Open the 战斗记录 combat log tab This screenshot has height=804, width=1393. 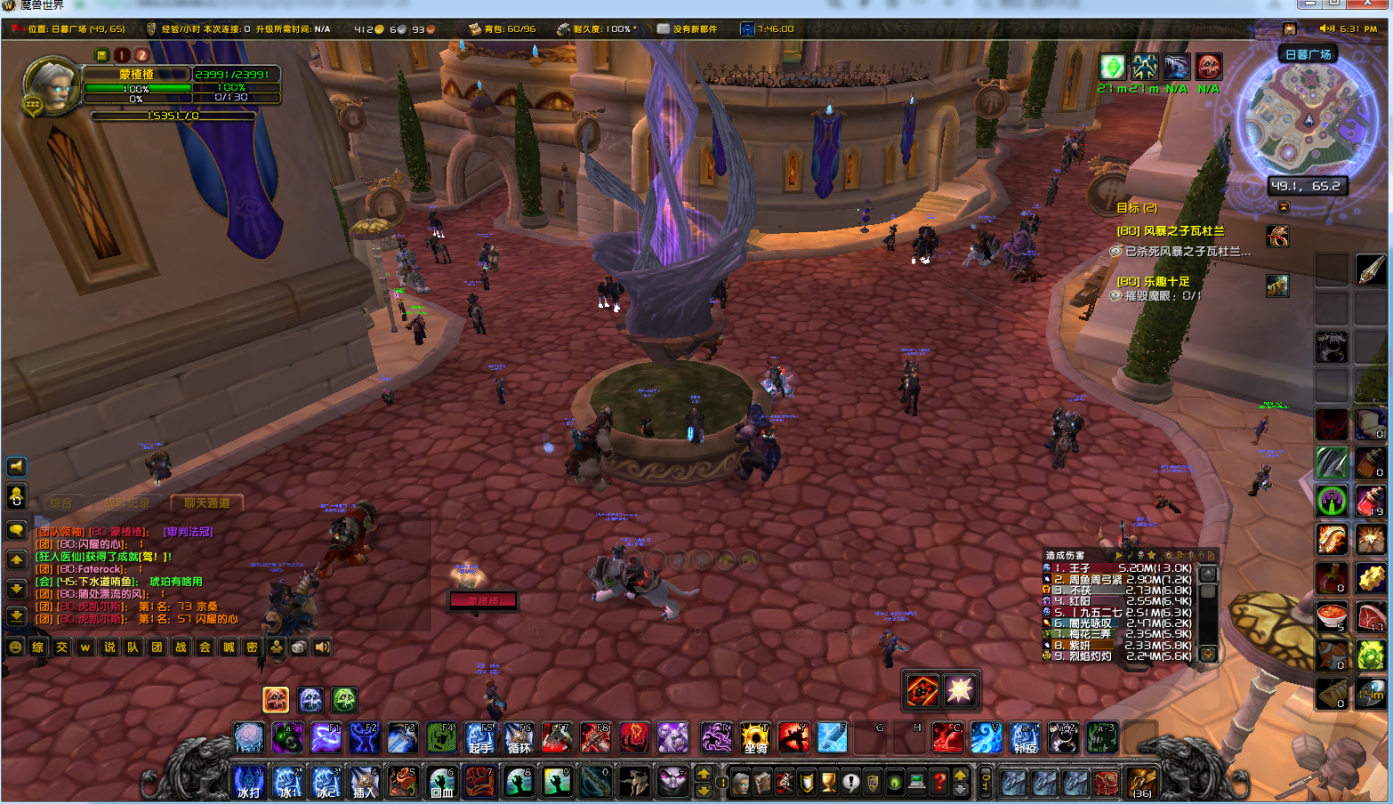tap(128, 503)
